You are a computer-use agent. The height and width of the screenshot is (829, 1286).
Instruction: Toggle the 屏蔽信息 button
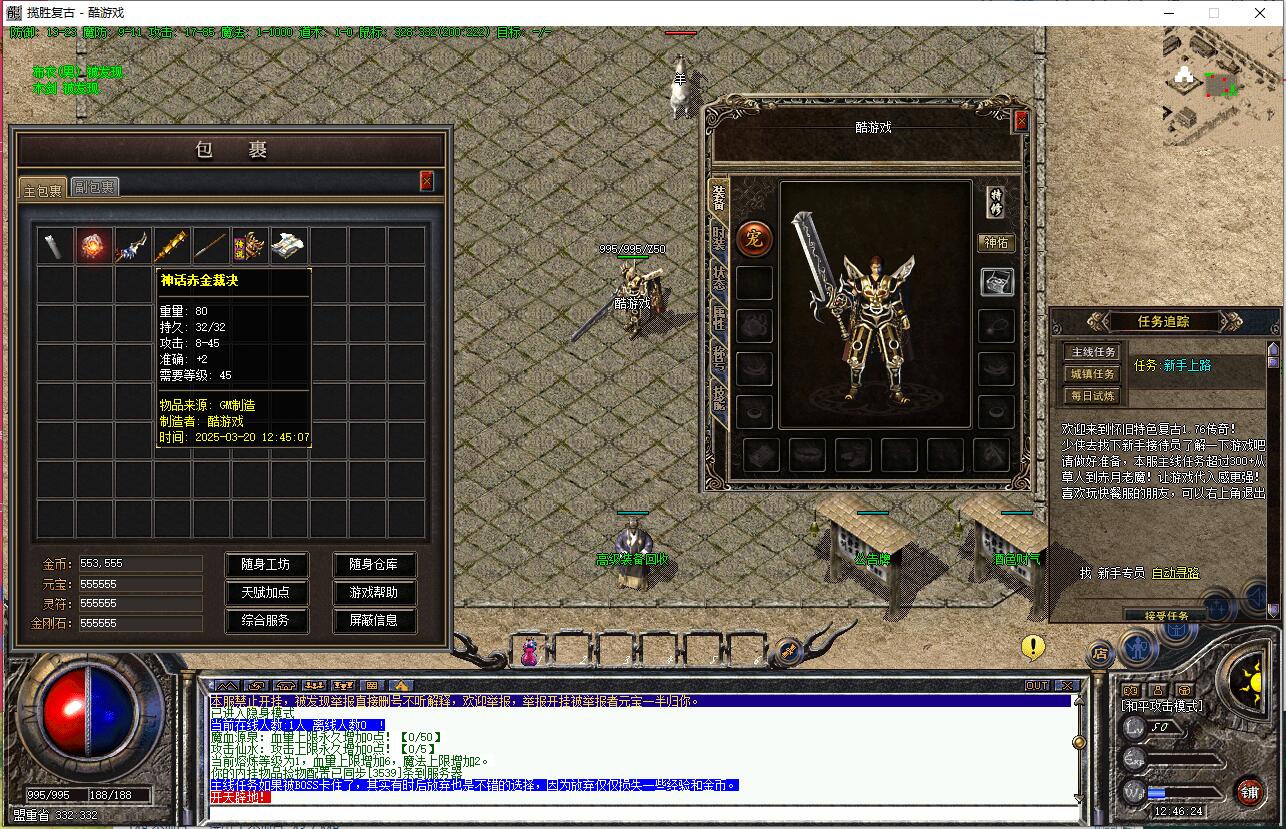373,620
